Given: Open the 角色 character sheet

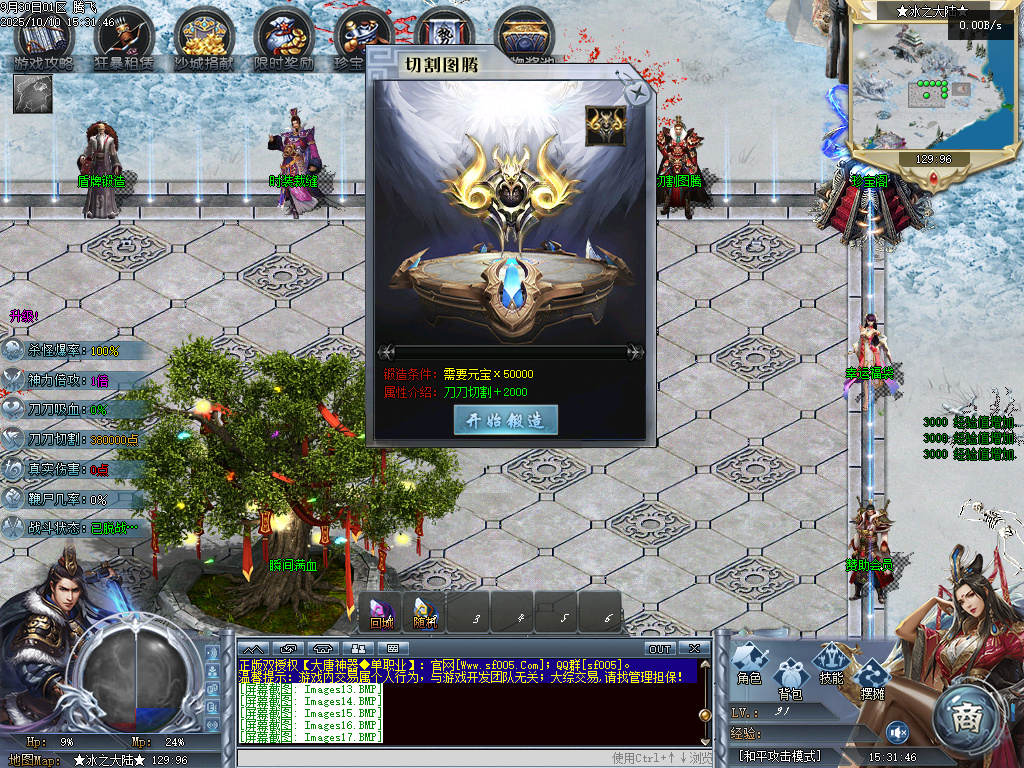Looking at the screenshot, I should tap(749, 663).
